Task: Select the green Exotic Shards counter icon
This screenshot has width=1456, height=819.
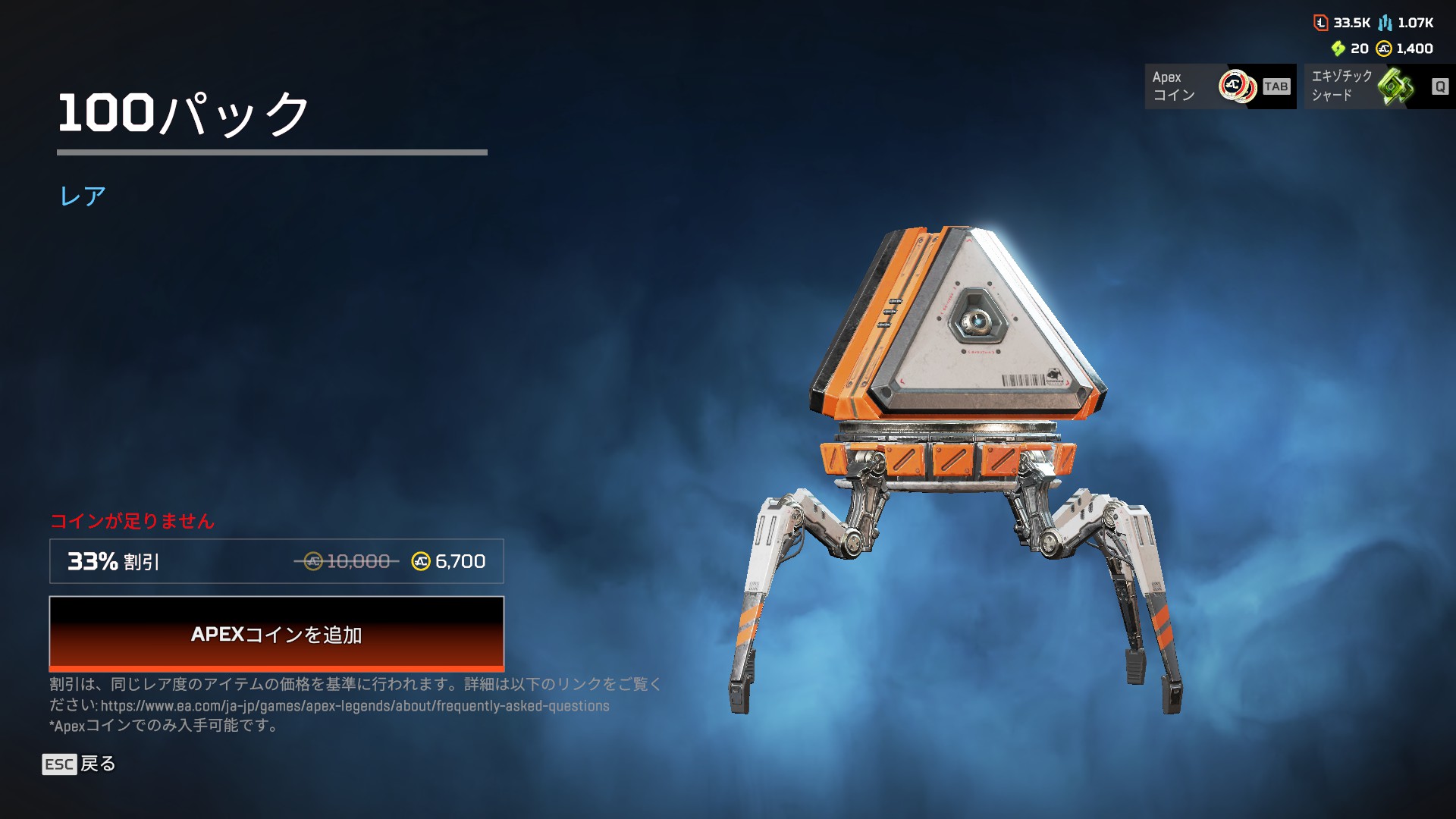Action: click(1338, 49)
